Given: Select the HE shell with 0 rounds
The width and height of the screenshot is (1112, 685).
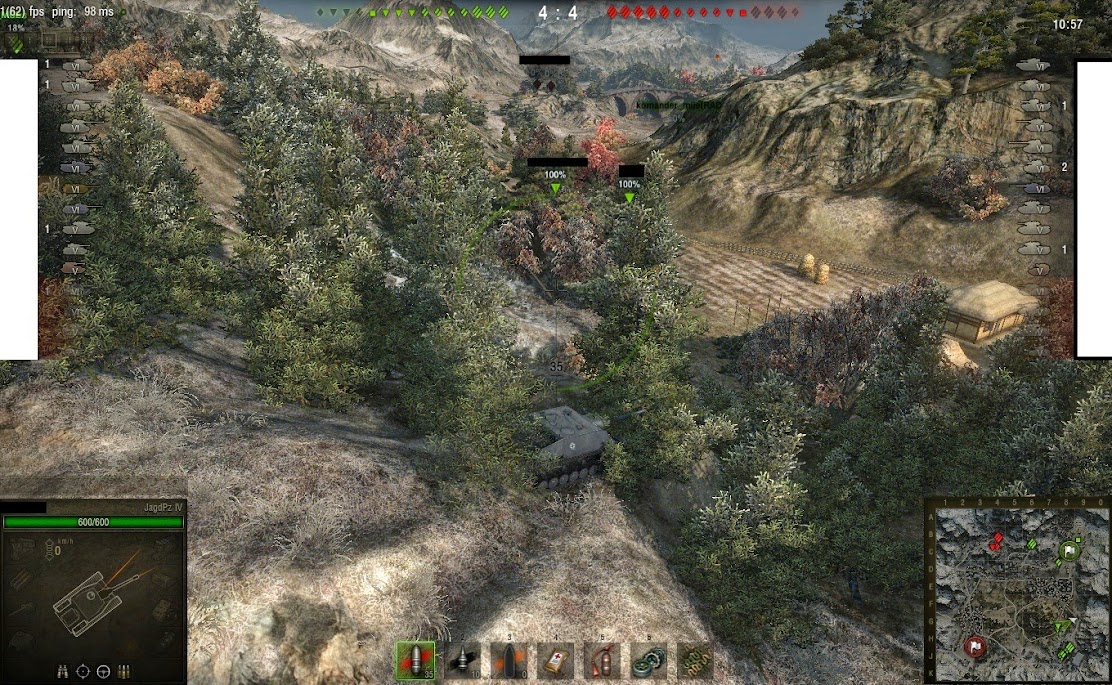Looking at the screenshot, I should 509,661.
